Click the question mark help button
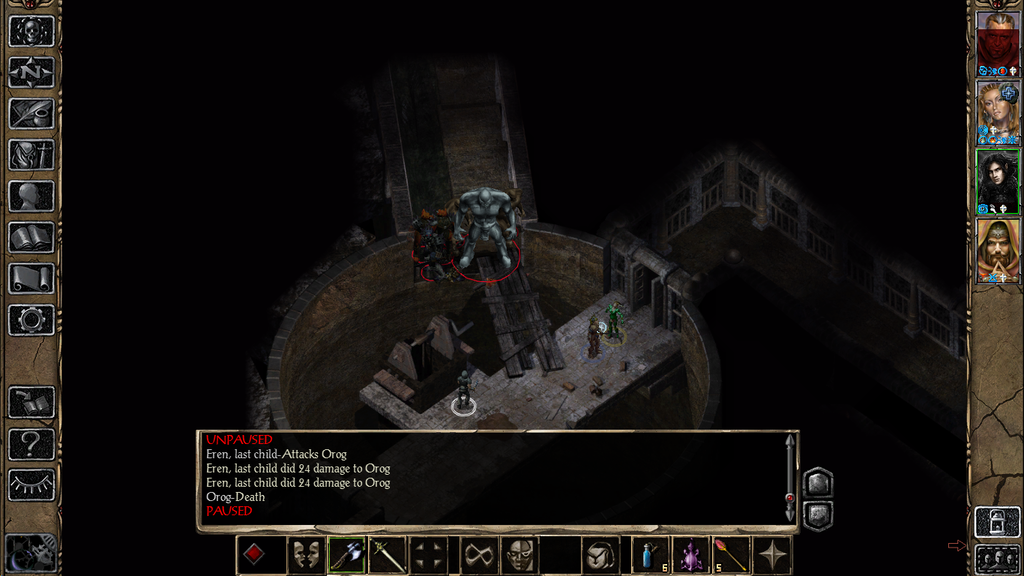This screenshot has height=576, width=1024. 31,443
